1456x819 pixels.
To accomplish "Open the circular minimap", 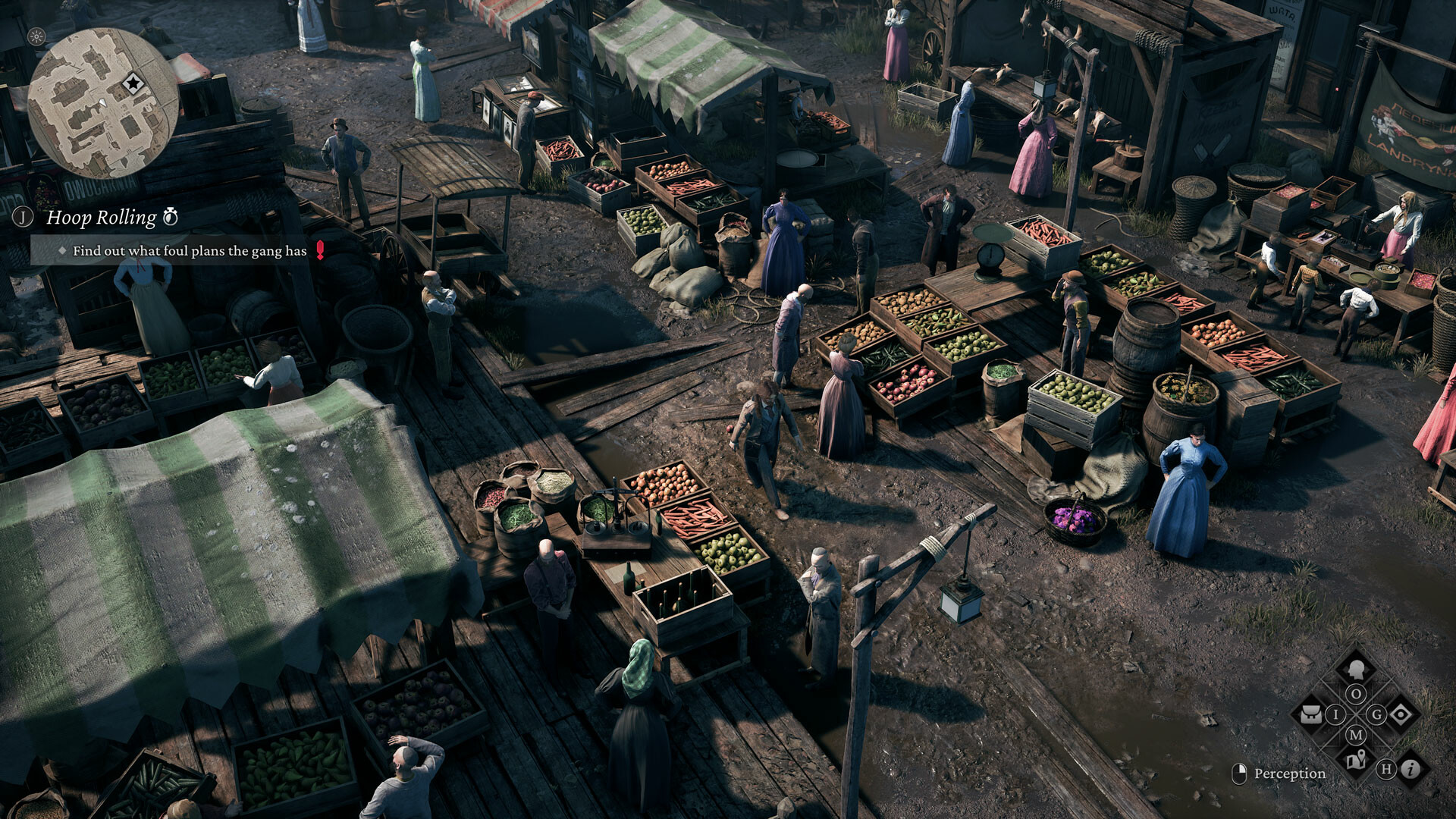I will (102, 103).
